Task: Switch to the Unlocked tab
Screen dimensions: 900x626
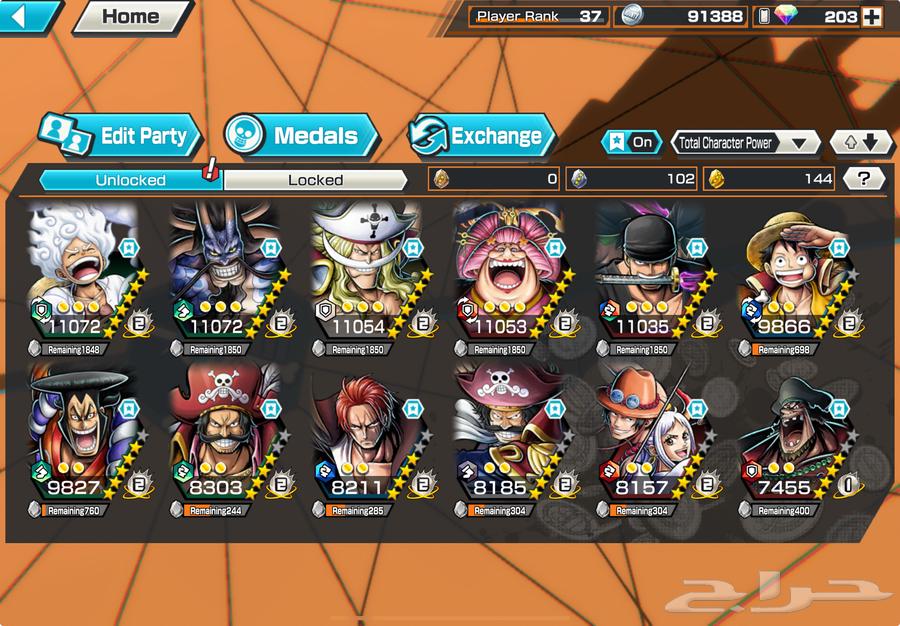Action: click(130, 180)
